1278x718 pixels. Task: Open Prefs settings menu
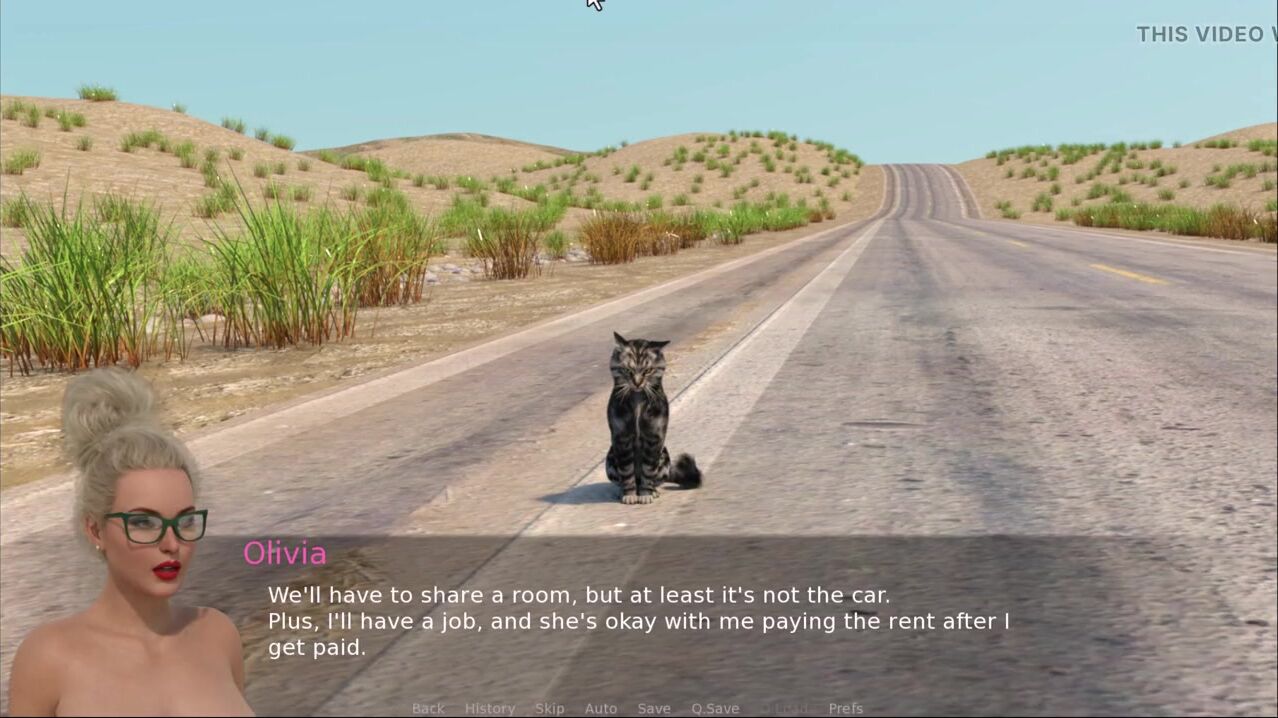coord(845,708)
